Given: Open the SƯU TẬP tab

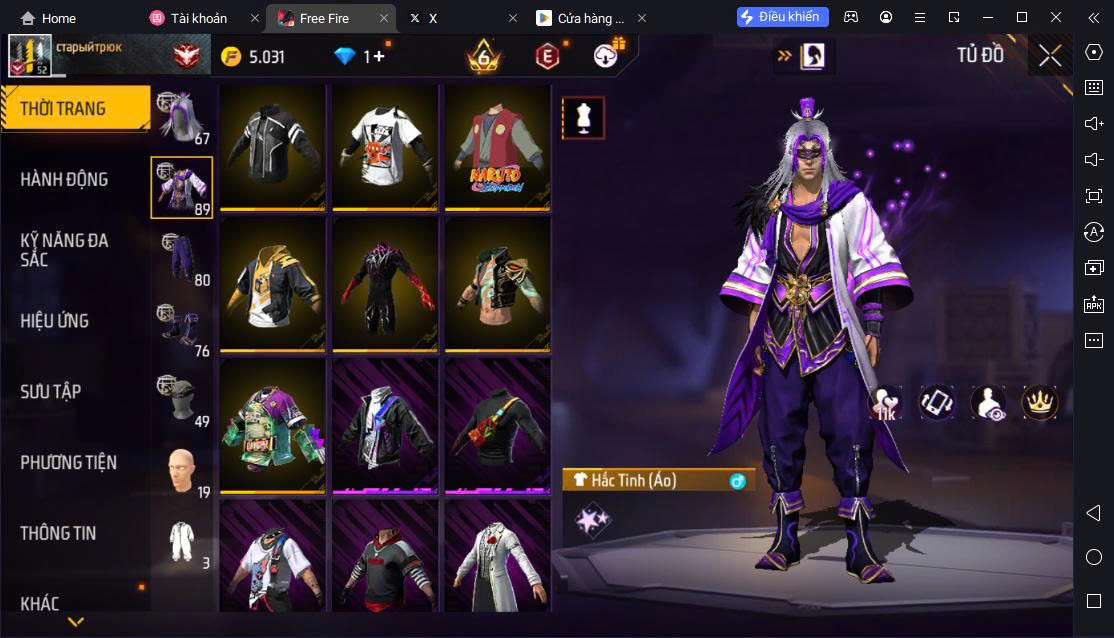Looking at the screenshot, I should [x=56, y=392].
